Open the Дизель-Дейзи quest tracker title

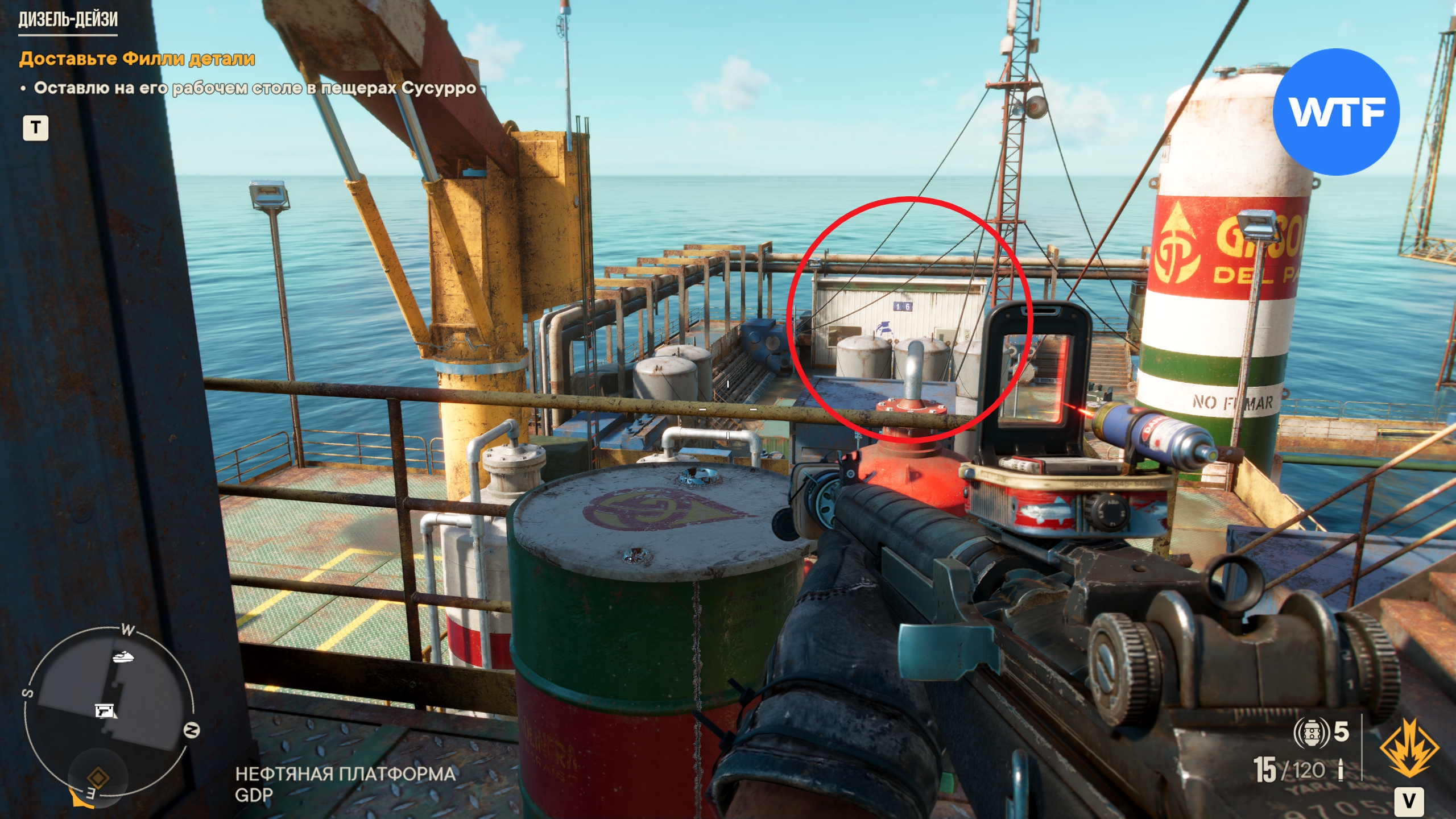(x=68, y=19)
